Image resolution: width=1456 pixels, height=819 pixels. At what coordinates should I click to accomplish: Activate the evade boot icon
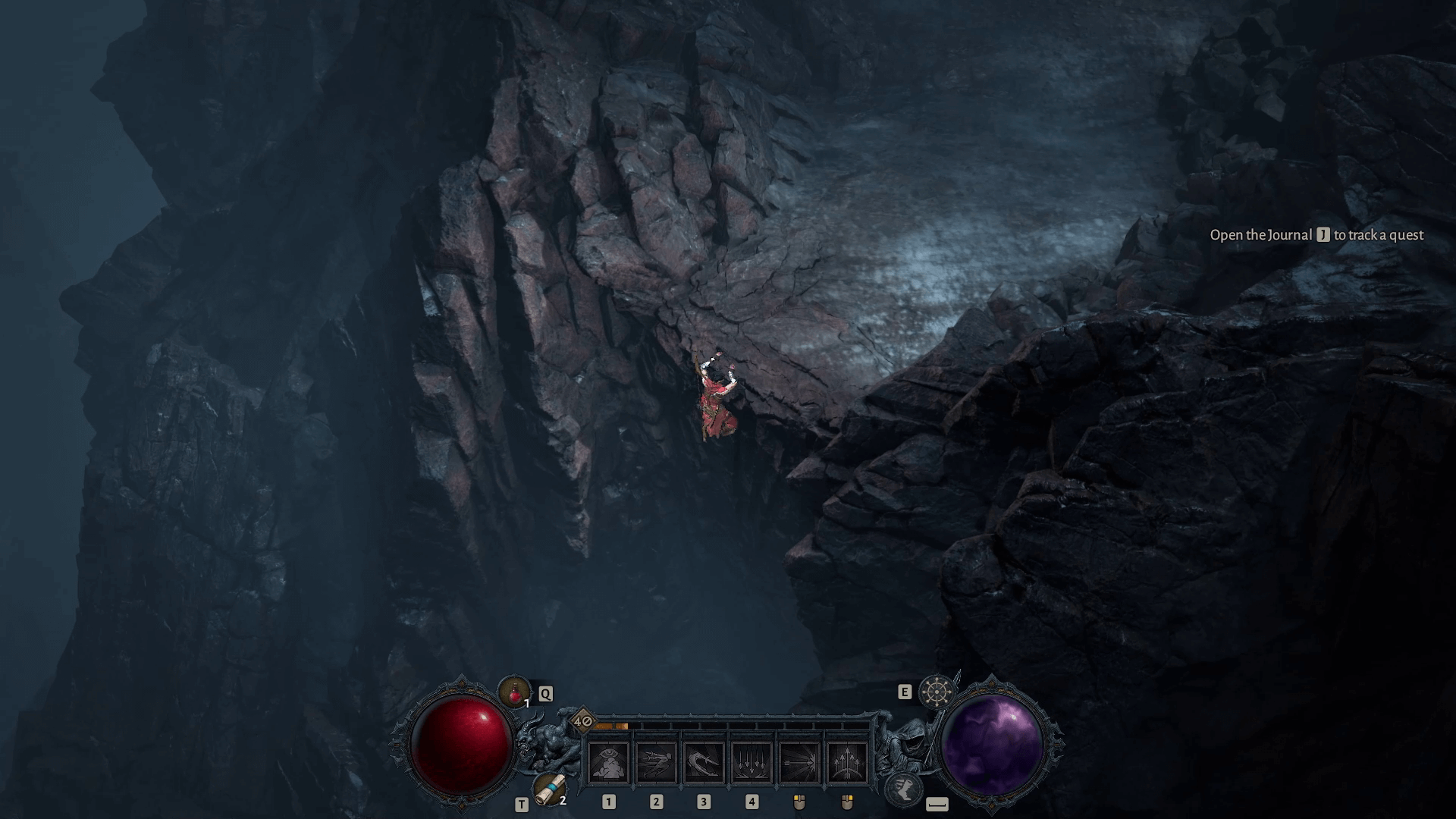point(905,789)
